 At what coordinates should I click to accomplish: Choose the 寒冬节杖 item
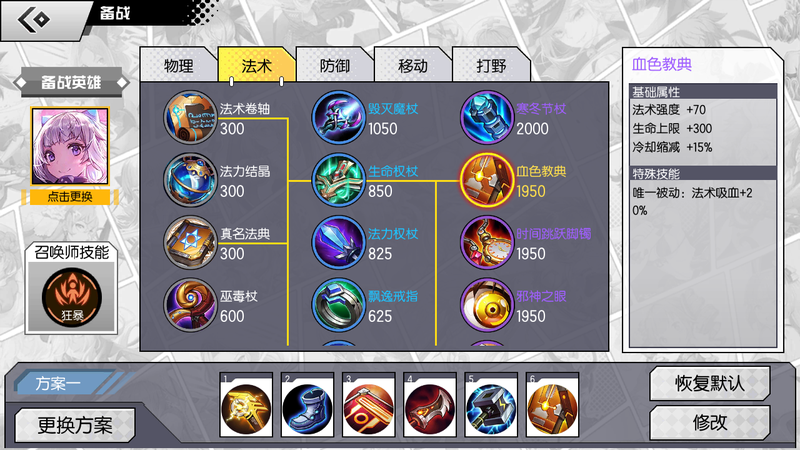pos(487,118)
